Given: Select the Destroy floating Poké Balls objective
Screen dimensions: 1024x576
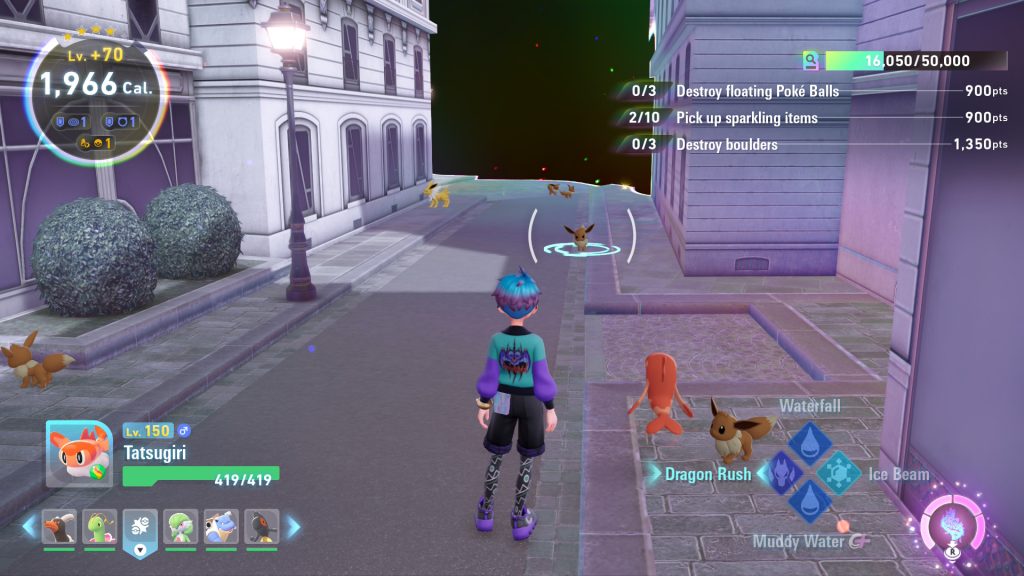Looking at the screenshot, I should [x=757, y=91].
